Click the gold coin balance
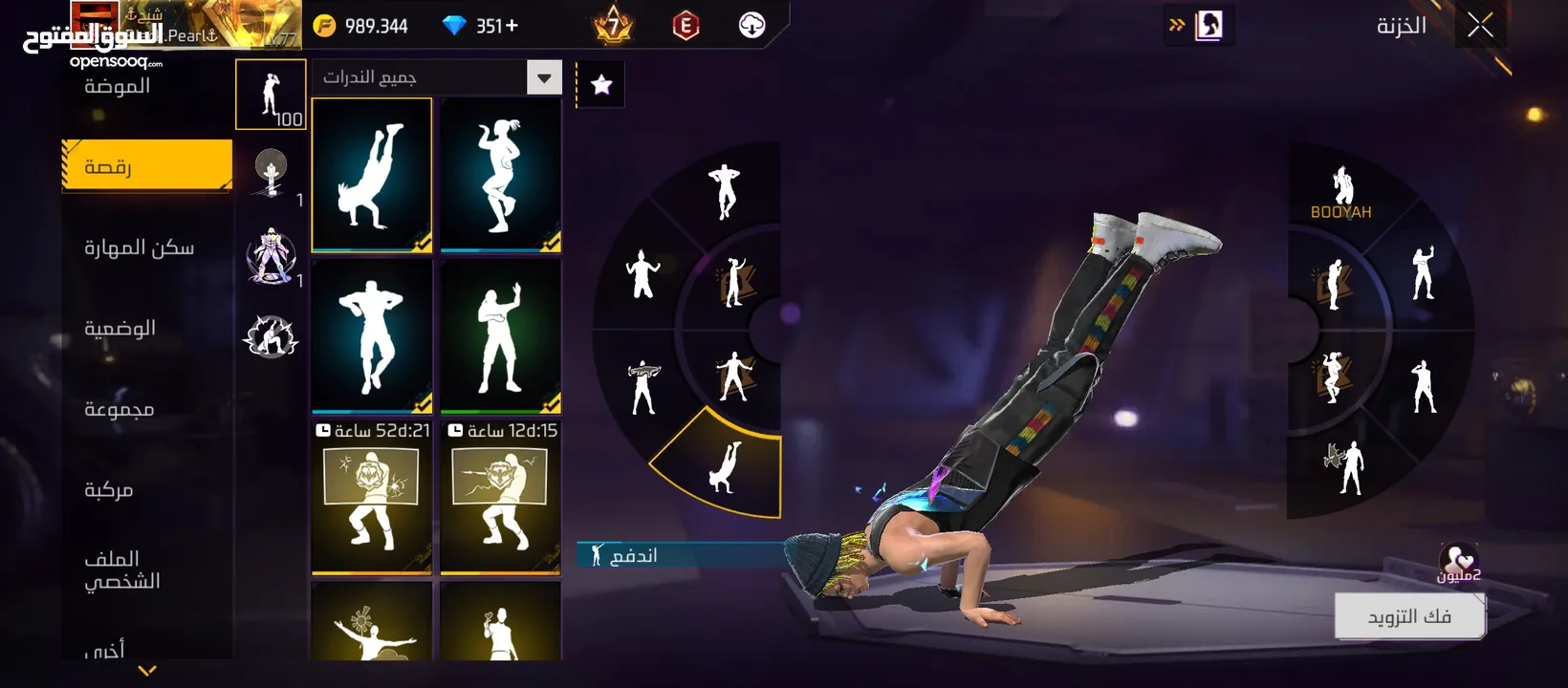1568x688 pixels. click(x=361, y=26)
